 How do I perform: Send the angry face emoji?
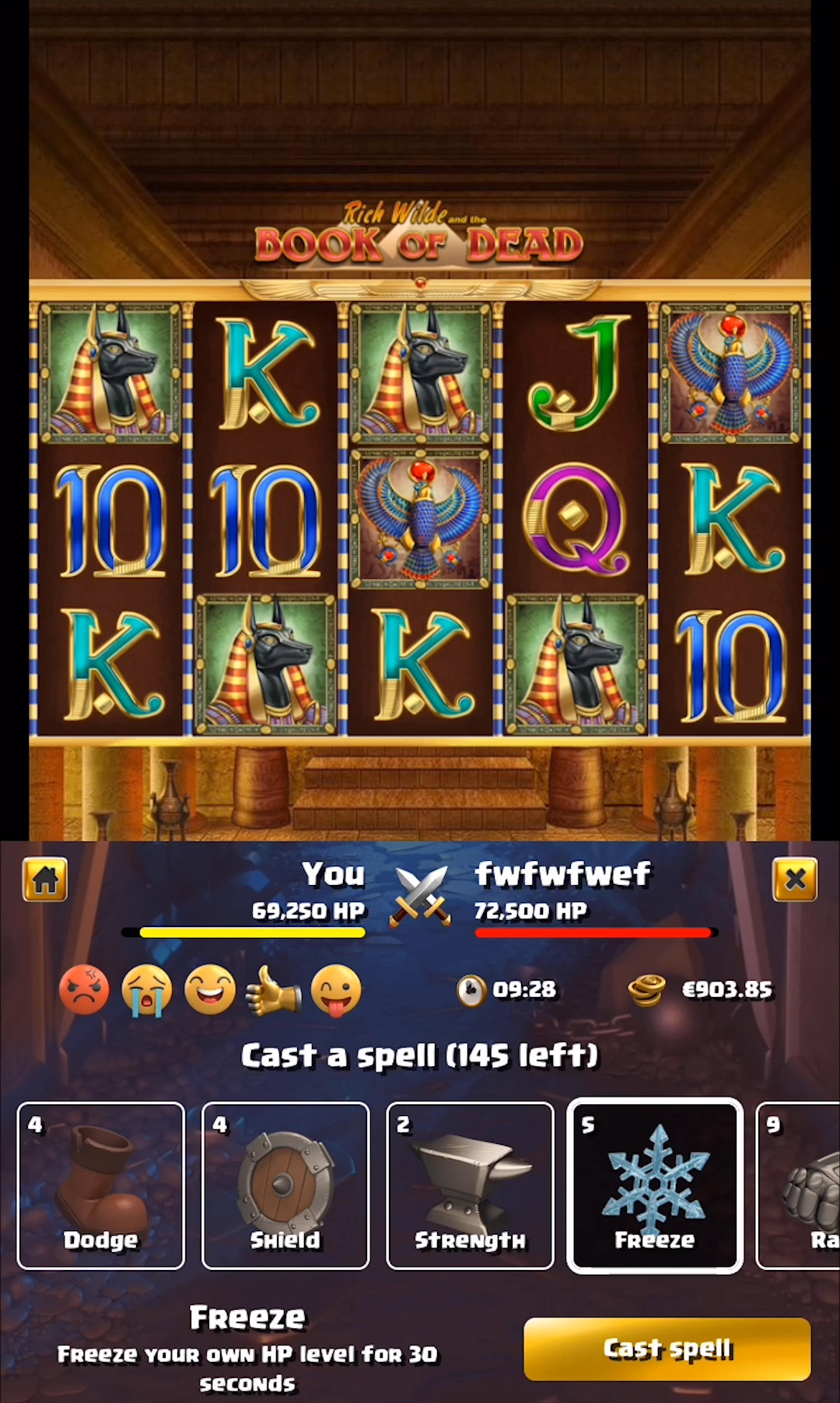[84, 990]
